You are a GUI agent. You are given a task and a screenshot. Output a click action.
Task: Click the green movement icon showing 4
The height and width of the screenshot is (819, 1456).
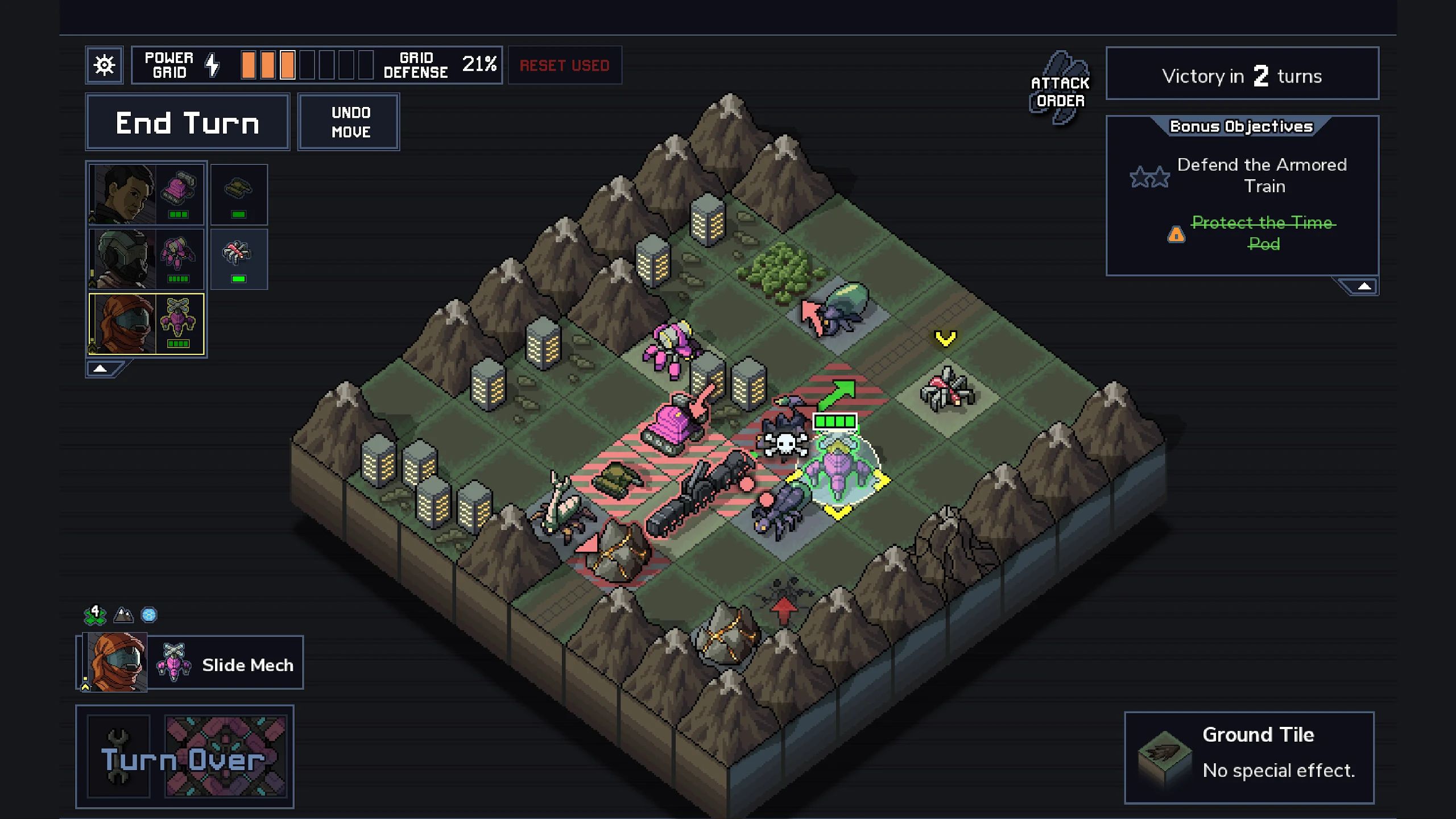96,615
